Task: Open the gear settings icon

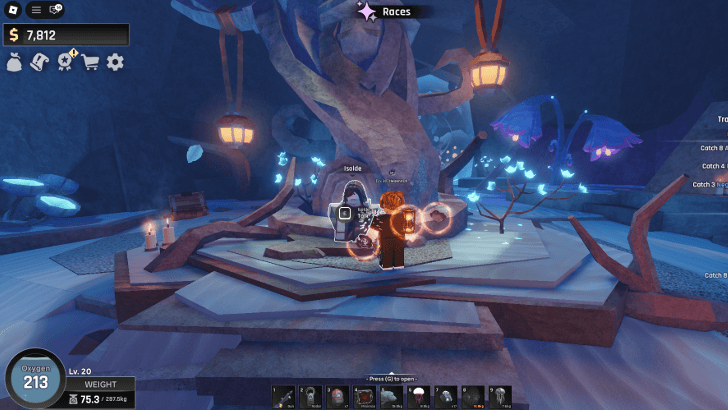Action: pyautogui.click(x=115, y=62)
